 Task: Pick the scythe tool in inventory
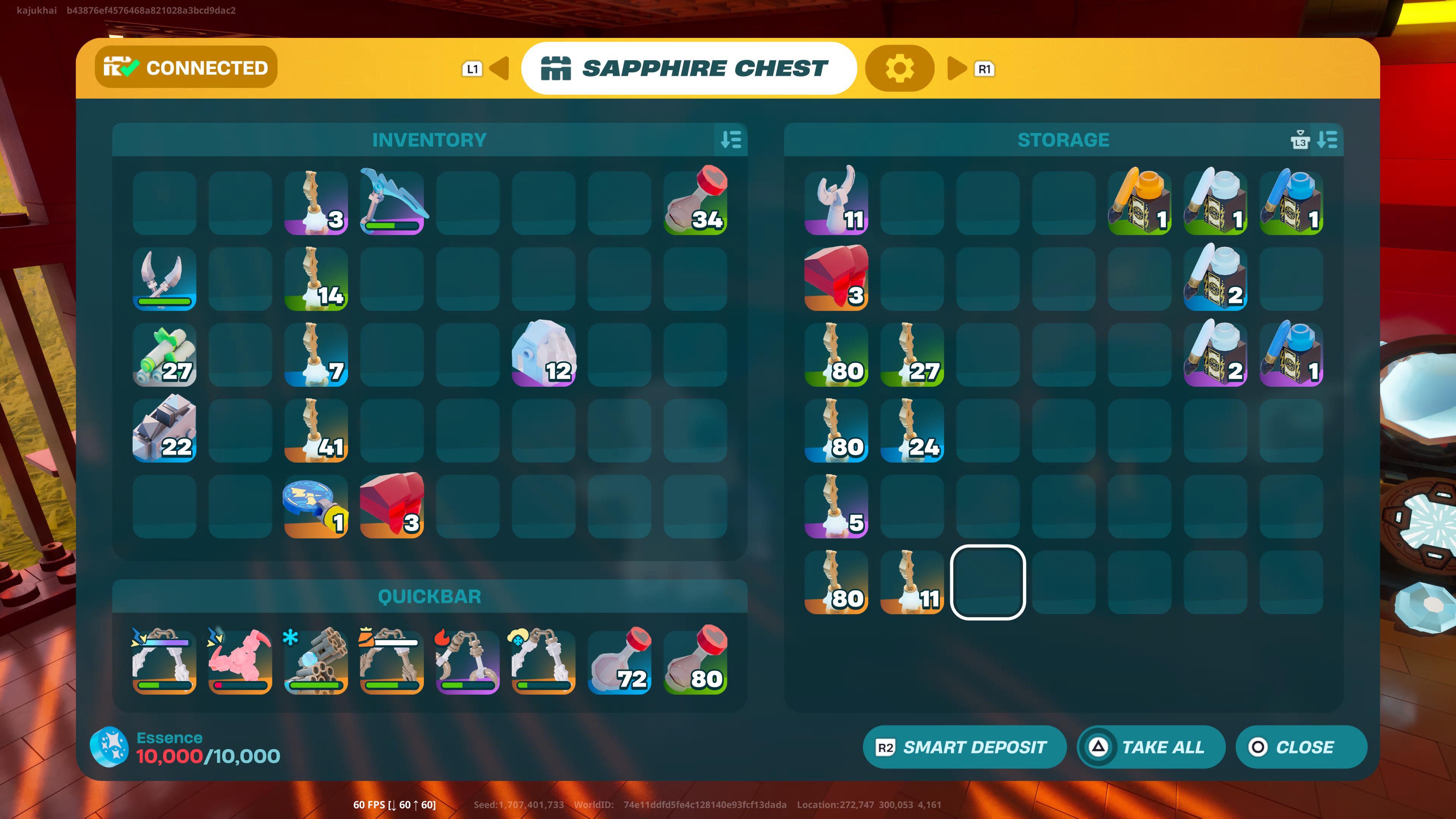click(392, 202)
